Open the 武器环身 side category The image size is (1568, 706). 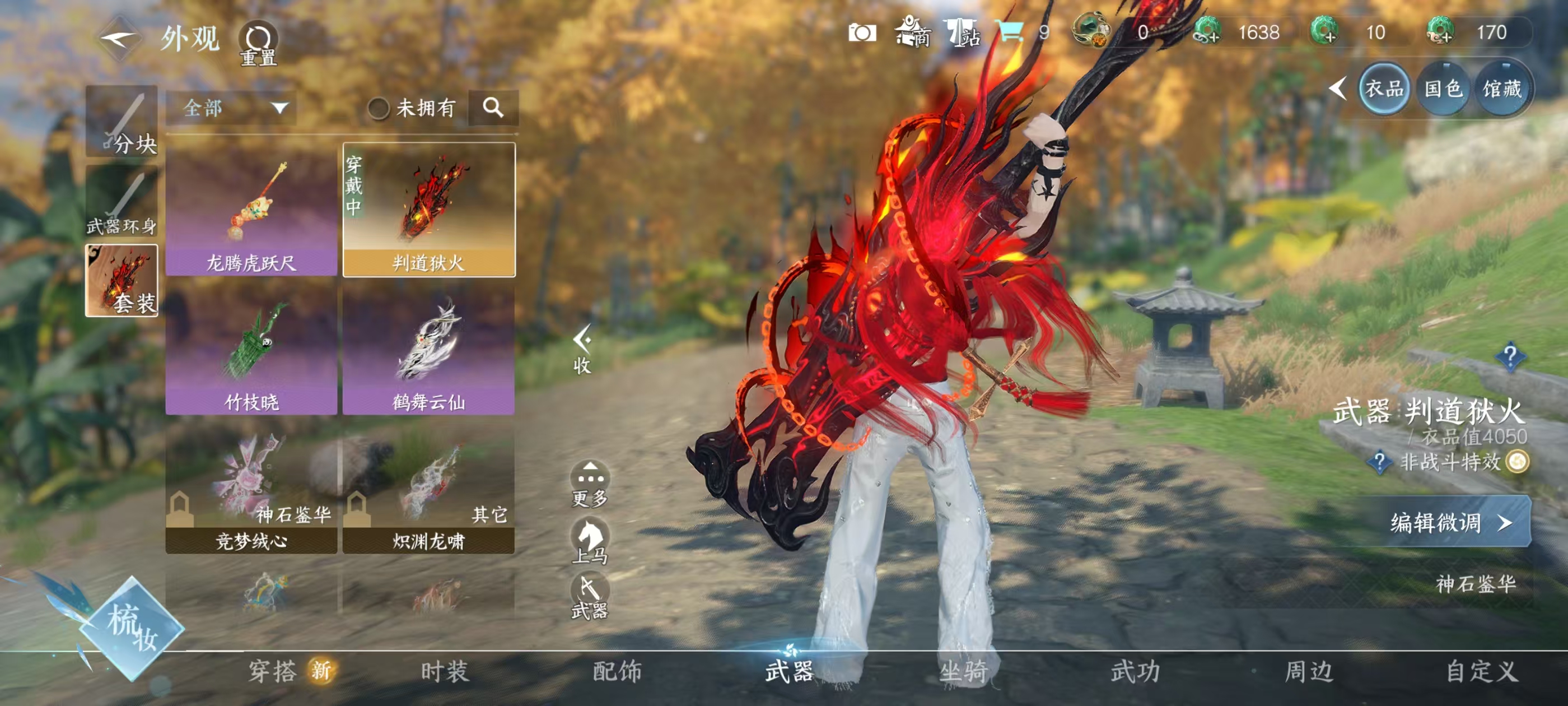point(122,202)
